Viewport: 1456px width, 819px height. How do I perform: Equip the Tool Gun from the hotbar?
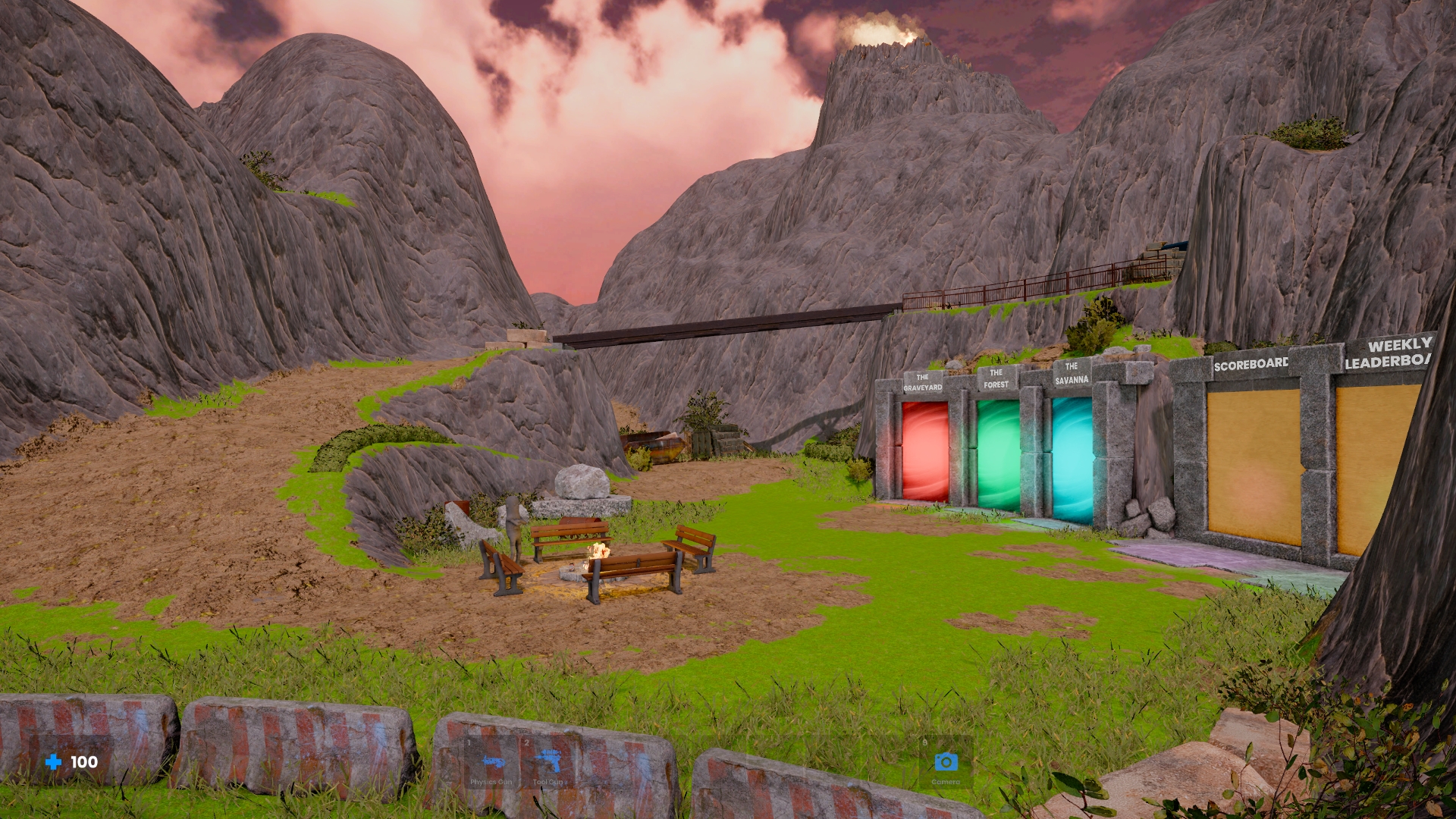click(548, 762)
